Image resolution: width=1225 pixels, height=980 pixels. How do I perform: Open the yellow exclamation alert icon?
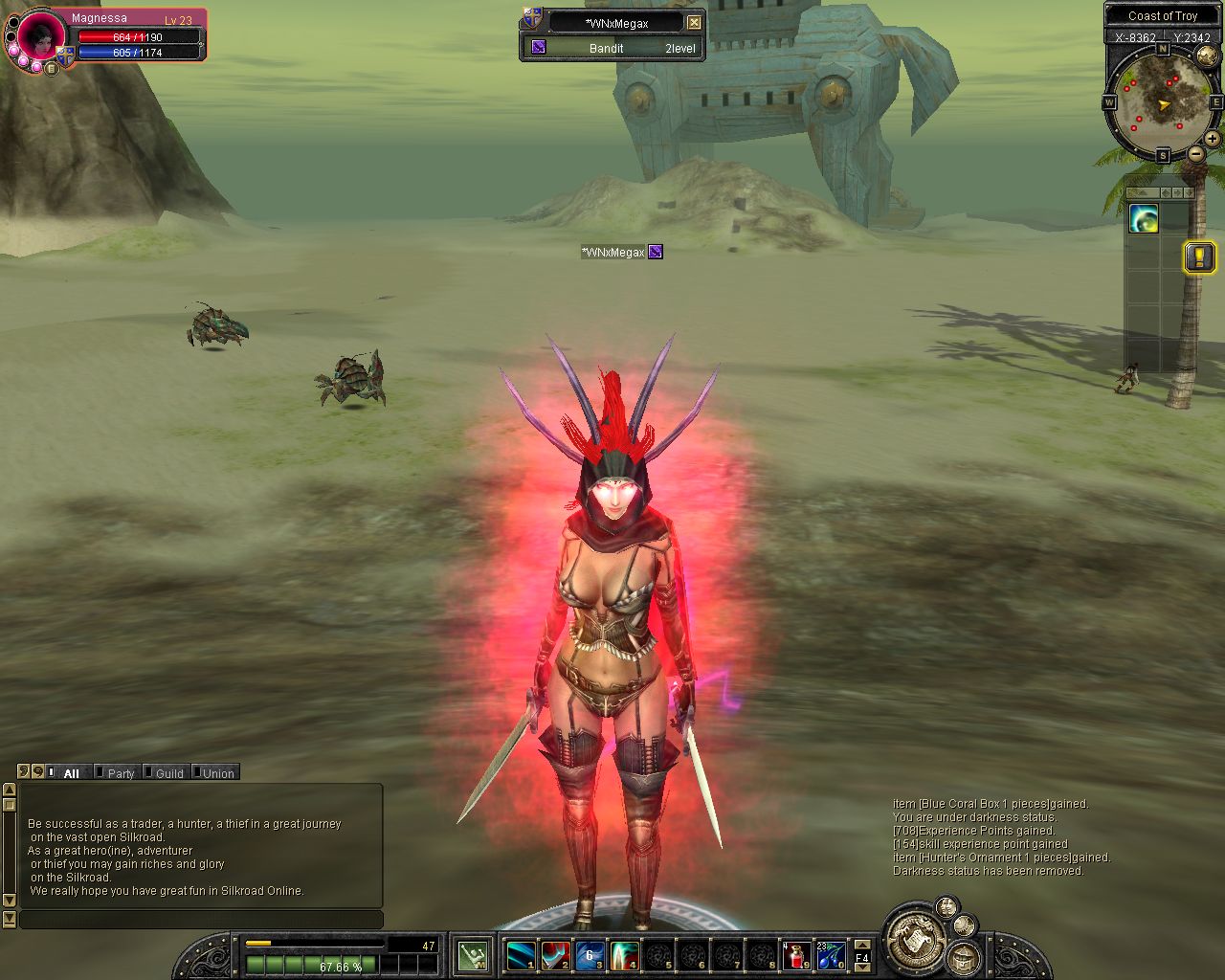pyautogui.click(x=1199, y=256)
